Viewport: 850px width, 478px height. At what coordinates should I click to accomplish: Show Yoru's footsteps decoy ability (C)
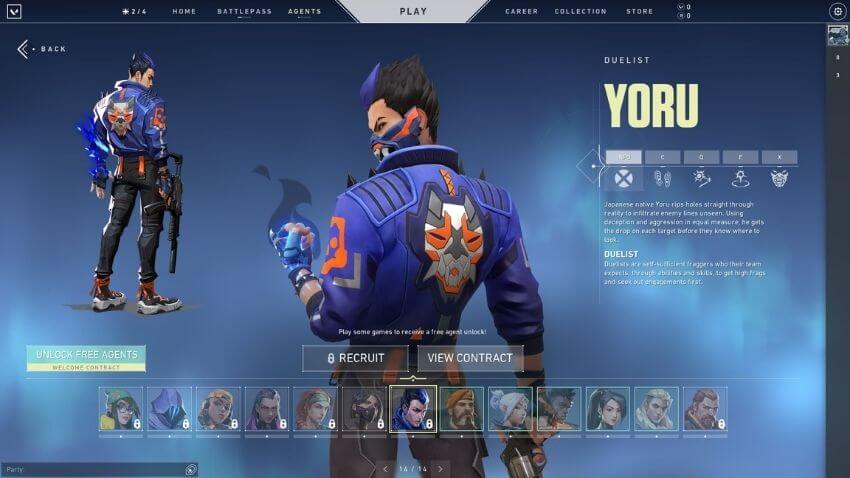click(662, 178)
